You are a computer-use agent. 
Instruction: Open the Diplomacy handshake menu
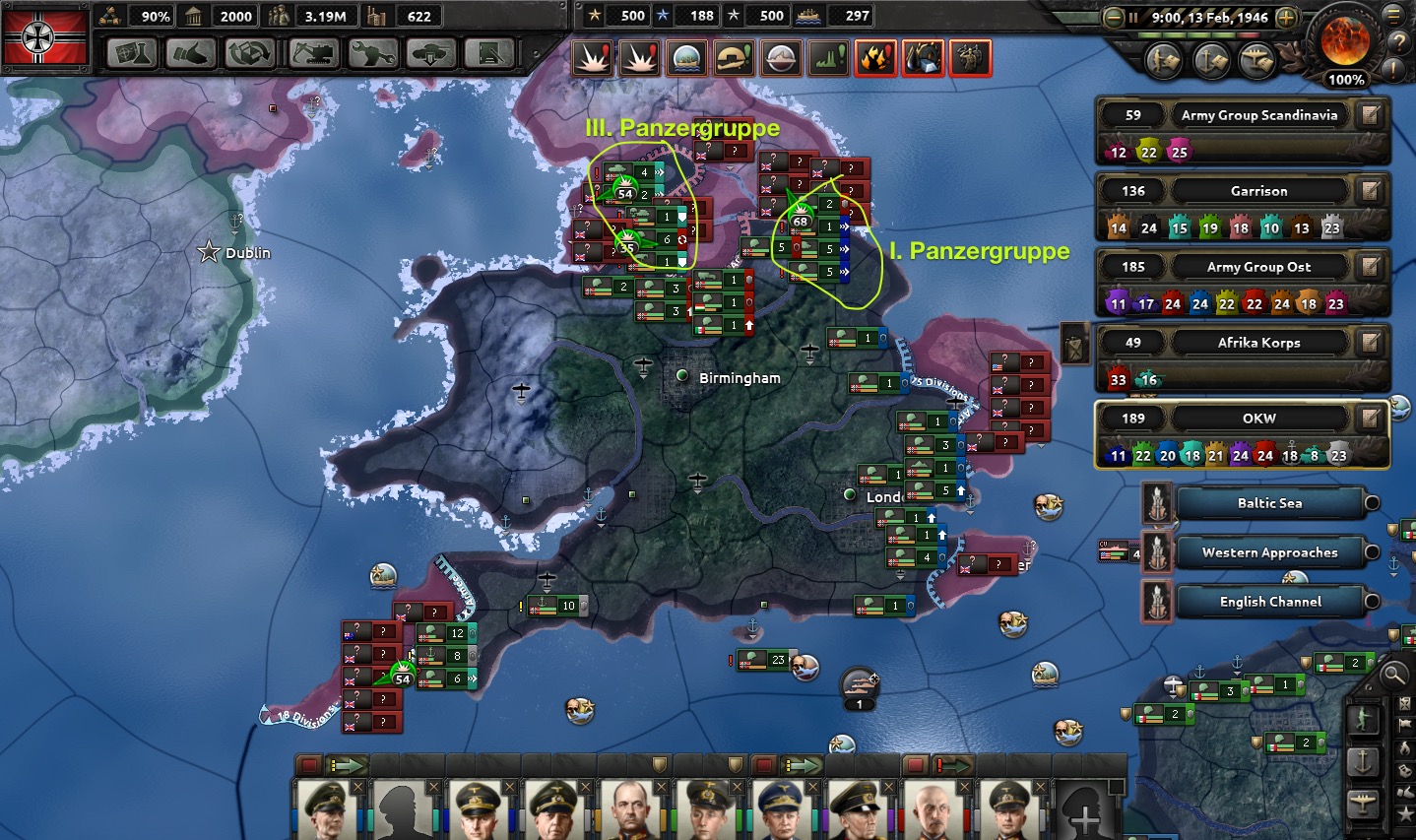[x=191, y=53]
